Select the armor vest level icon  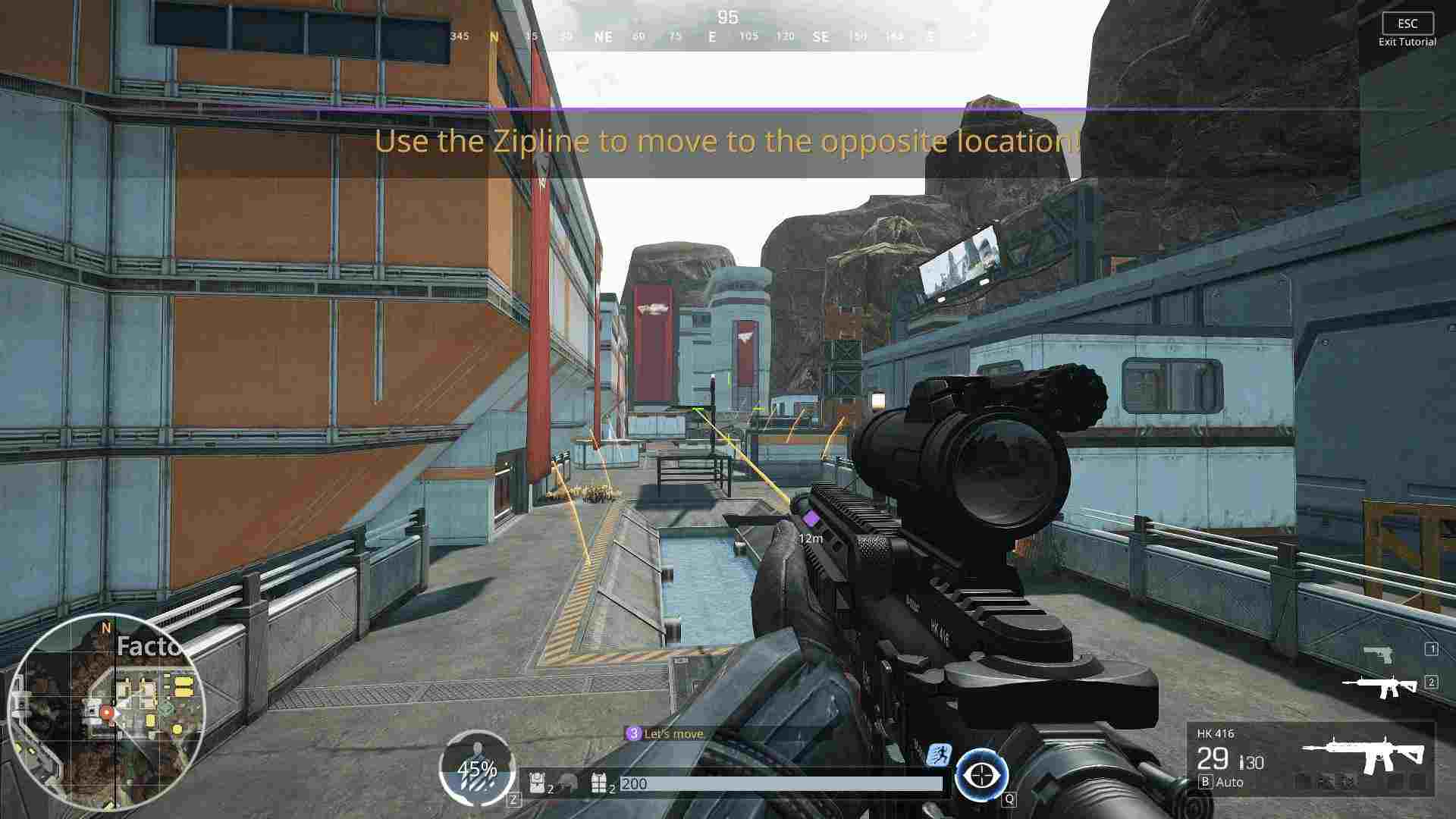point(599,783)
